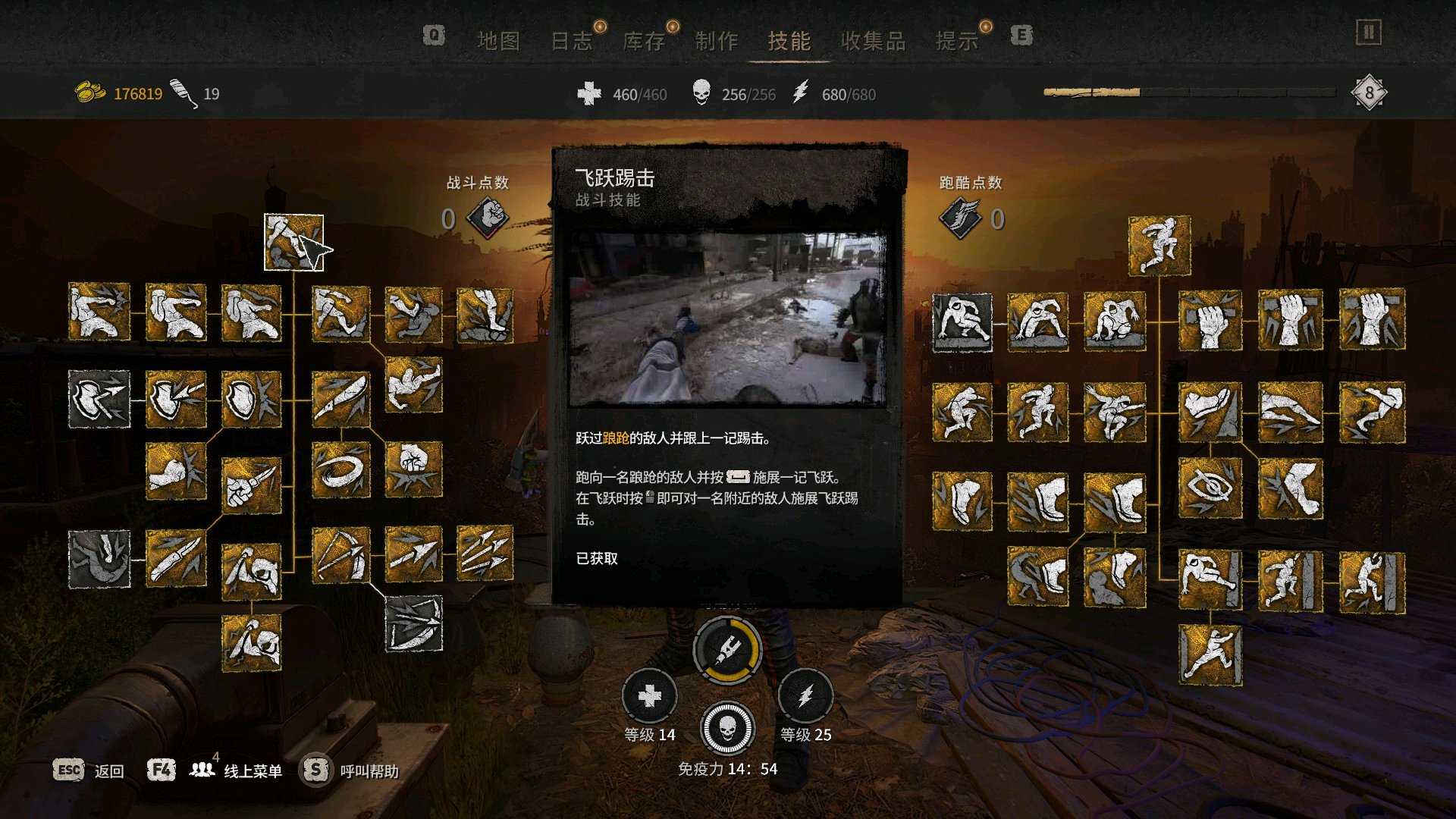Open the 收集品 tab
Viewport: 1456px width, 819px height.
coord(874,42)
